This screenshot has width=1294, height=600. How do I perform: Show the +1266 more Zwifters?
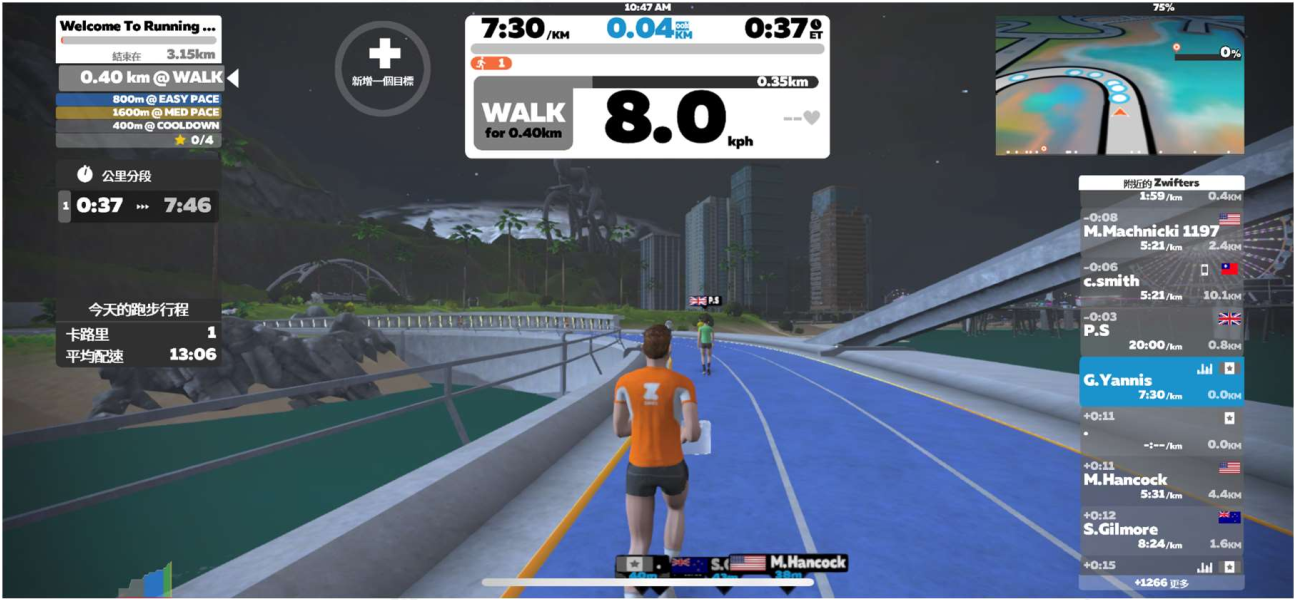point(1161,583)
